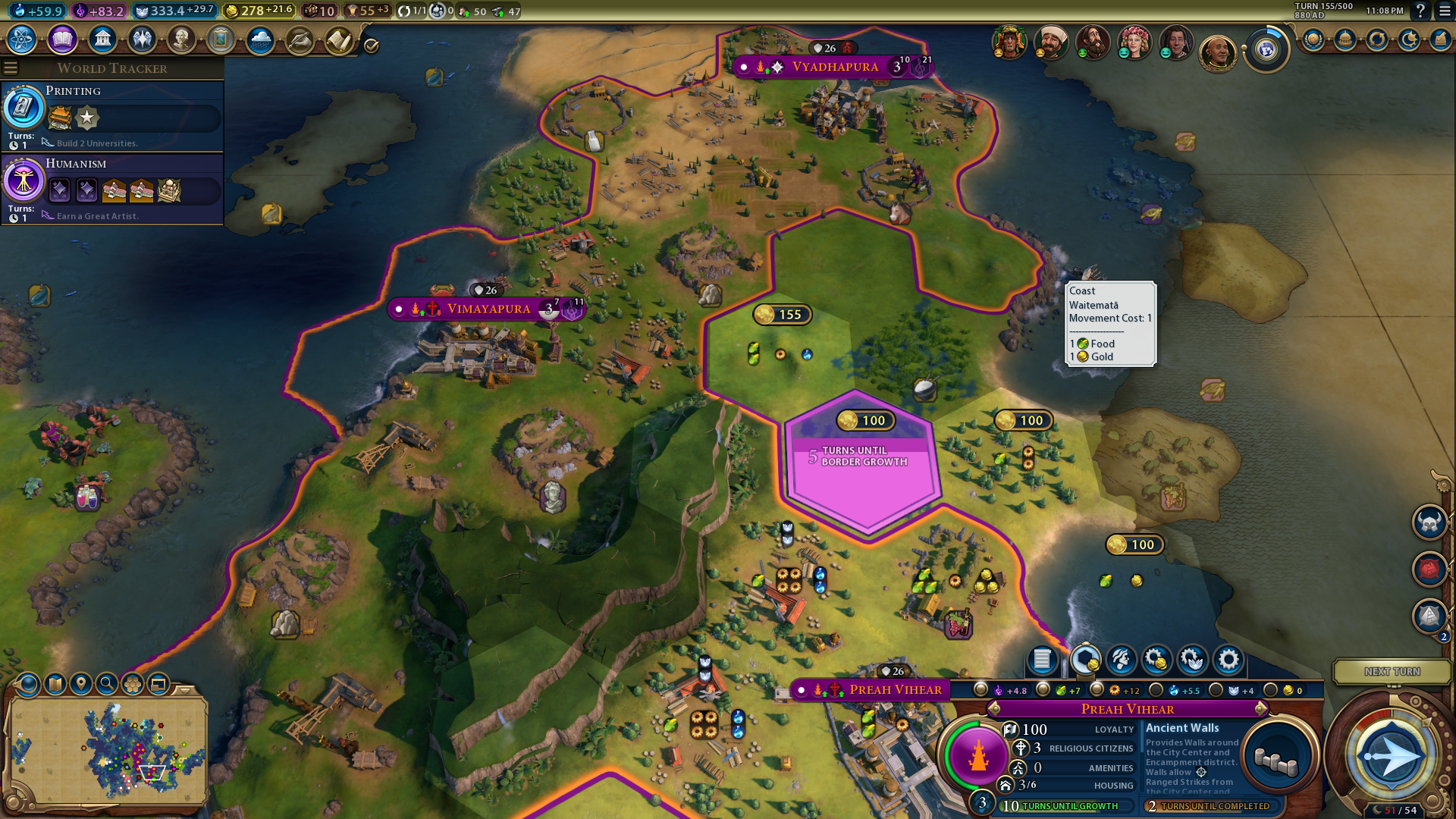This screenshot has height=819, width=1456.
Task: Toggle the World Tracker hamburger menu
Action: coord(11,68)
